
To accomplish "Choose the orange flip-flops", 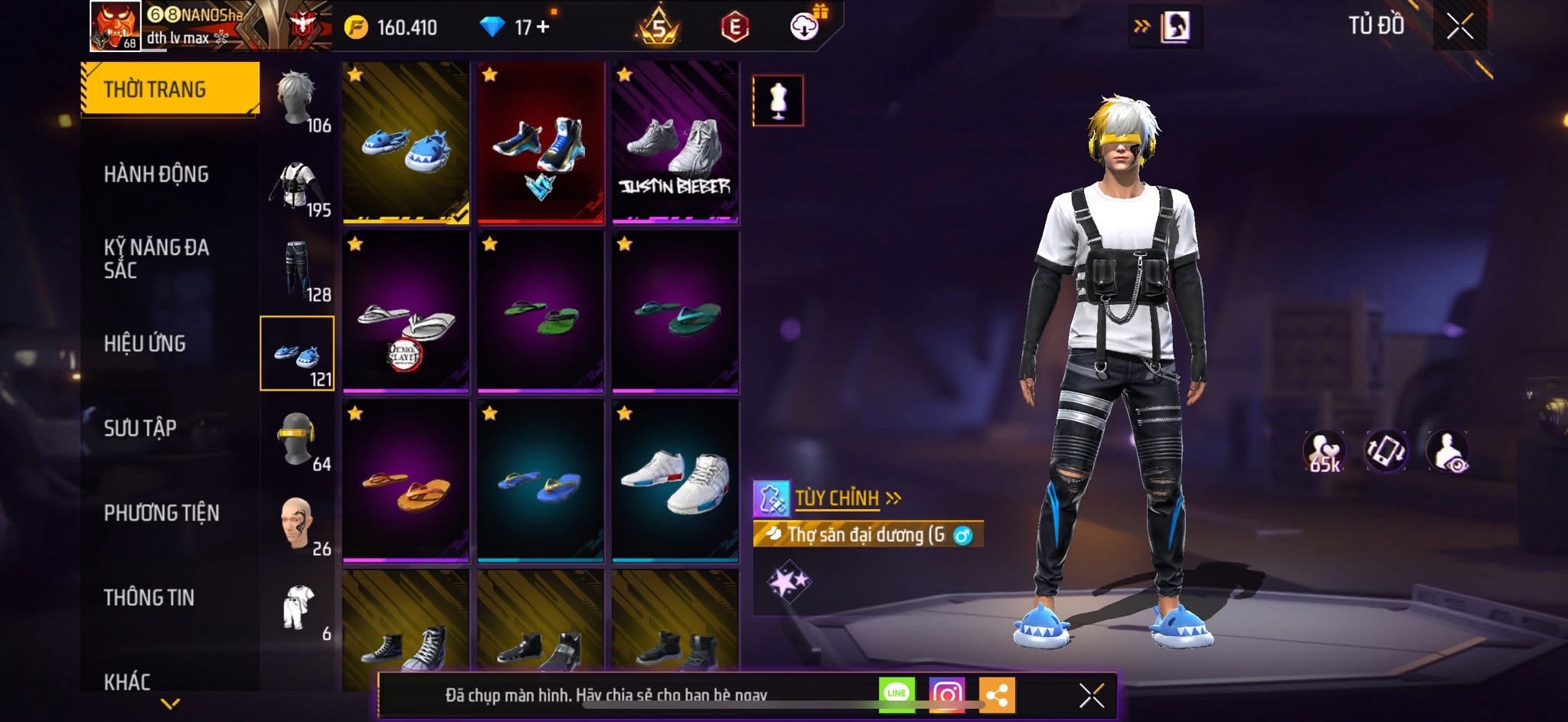I will pyautogui.click(x=406, y=482).
